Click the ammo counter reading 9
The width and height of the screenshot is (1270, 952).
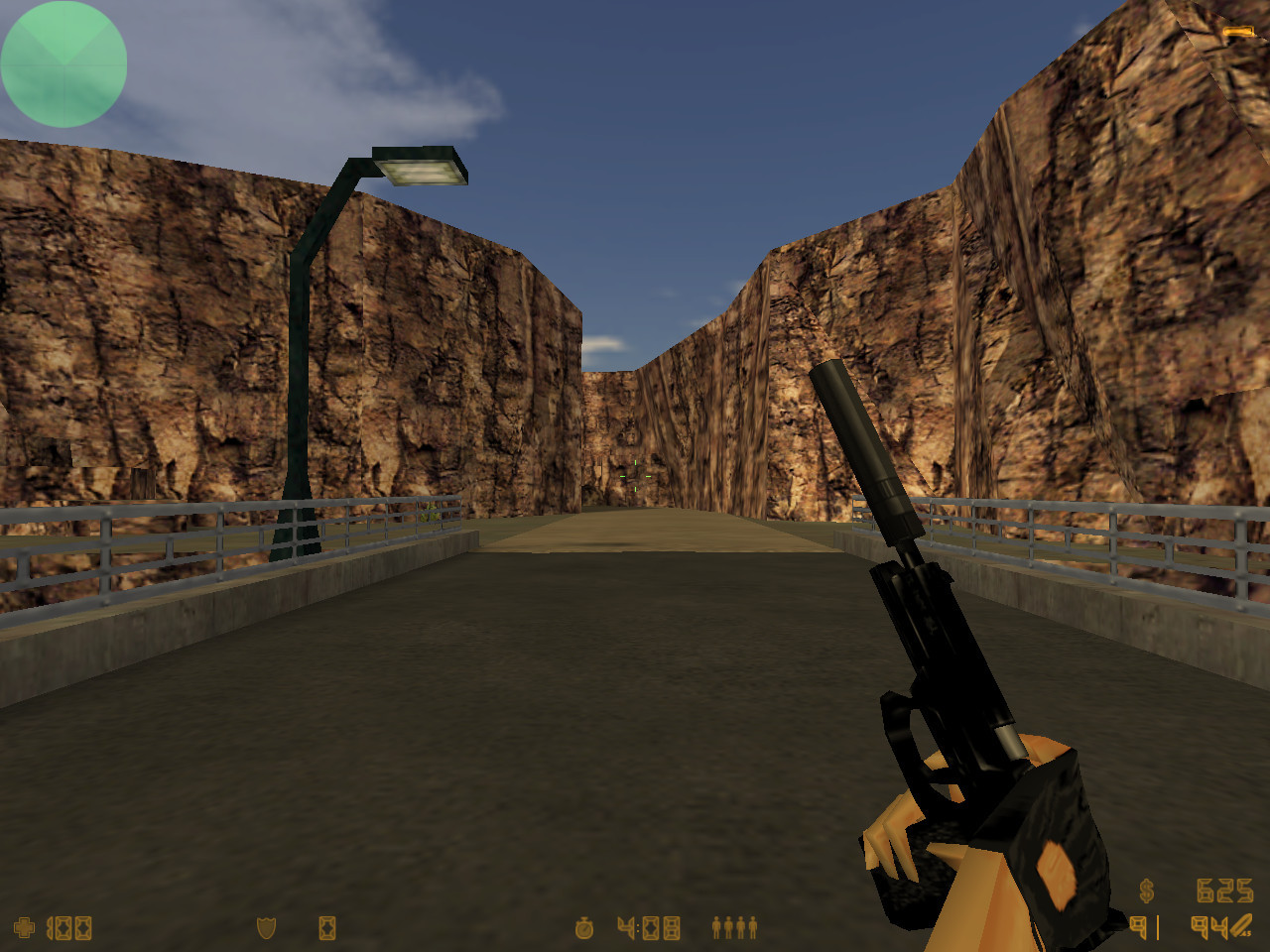coord(1139,928)
